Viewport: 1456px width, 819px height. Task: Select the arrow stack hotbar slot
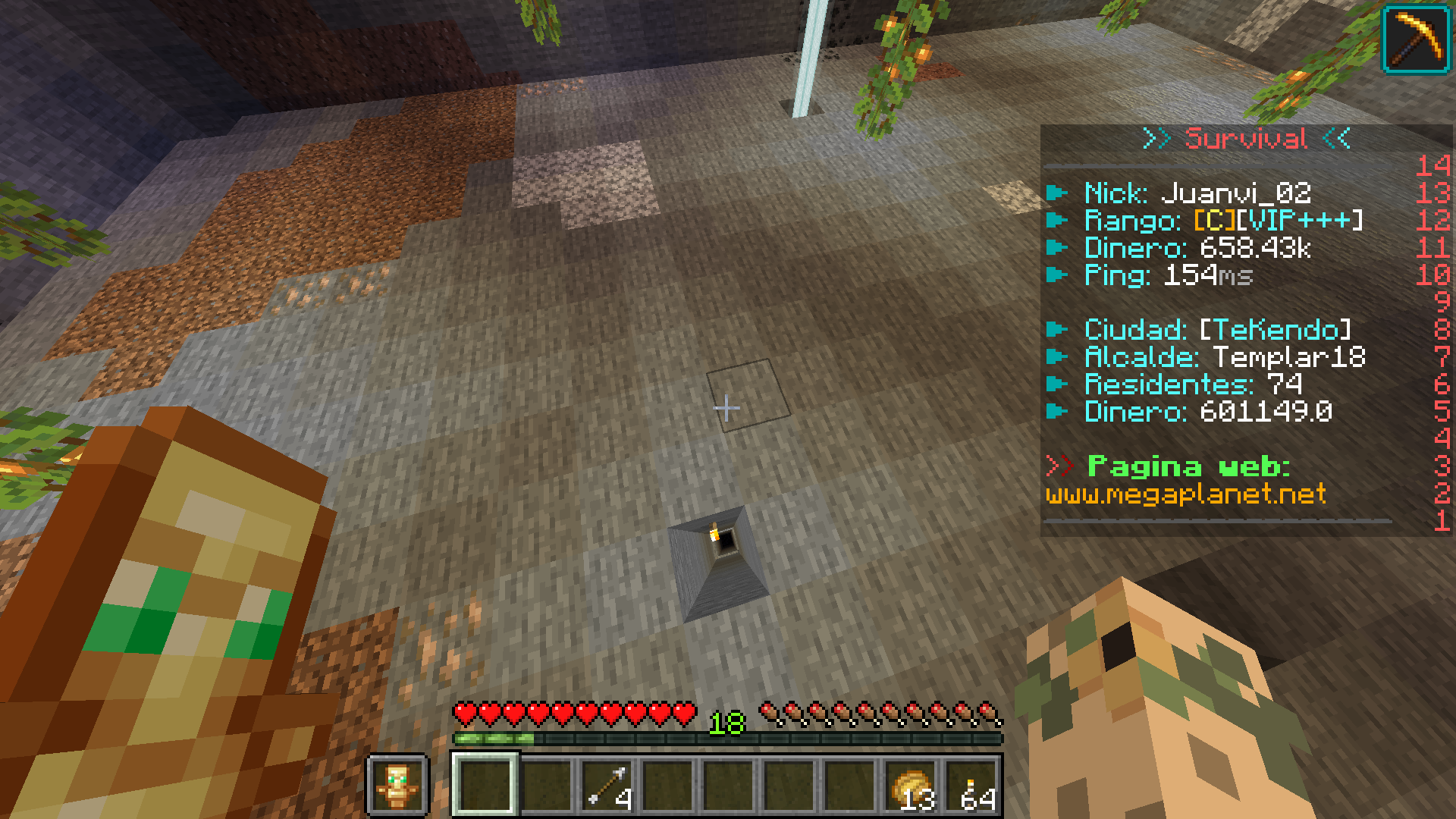[607, 785]
